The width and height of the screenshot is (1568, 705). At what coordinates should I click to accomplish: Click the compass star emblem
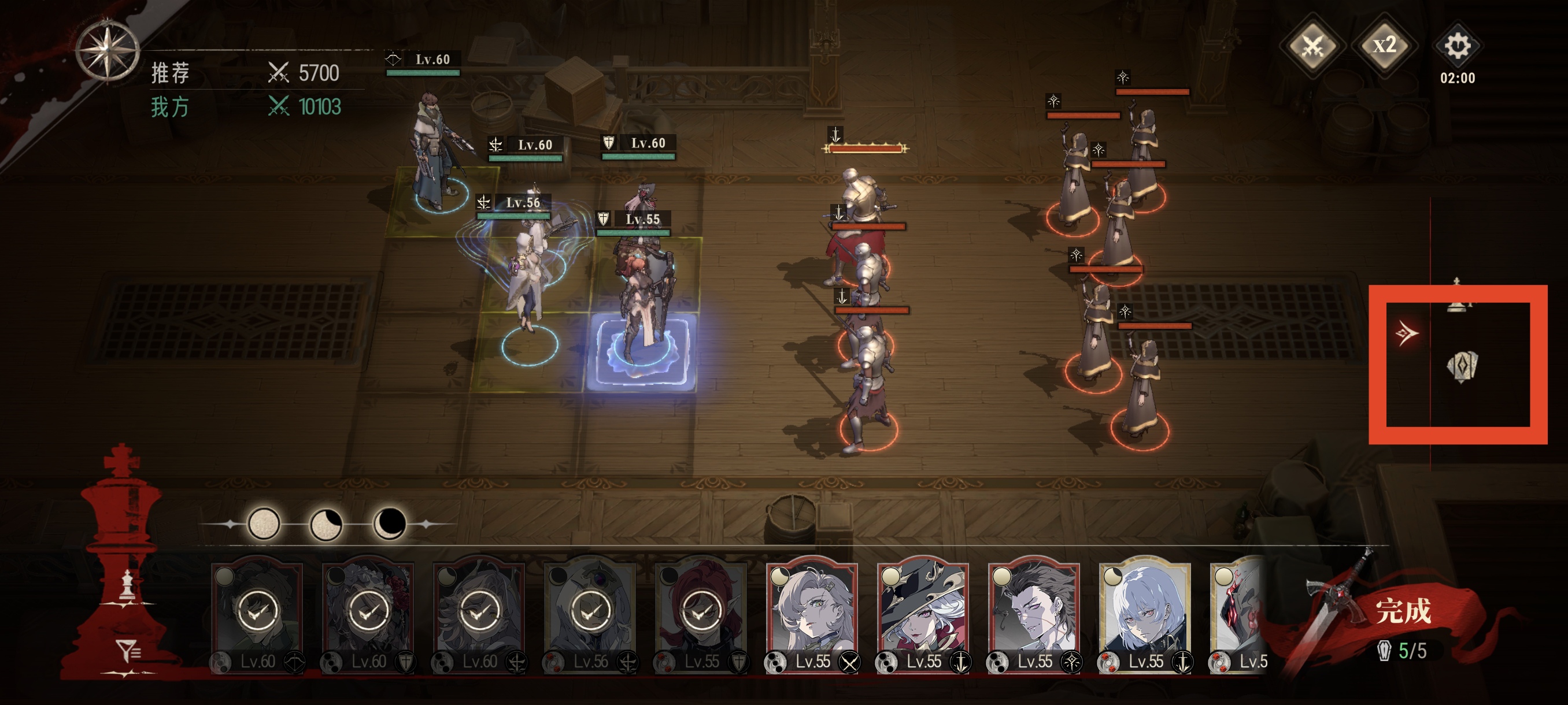click(x=107, y=50)
